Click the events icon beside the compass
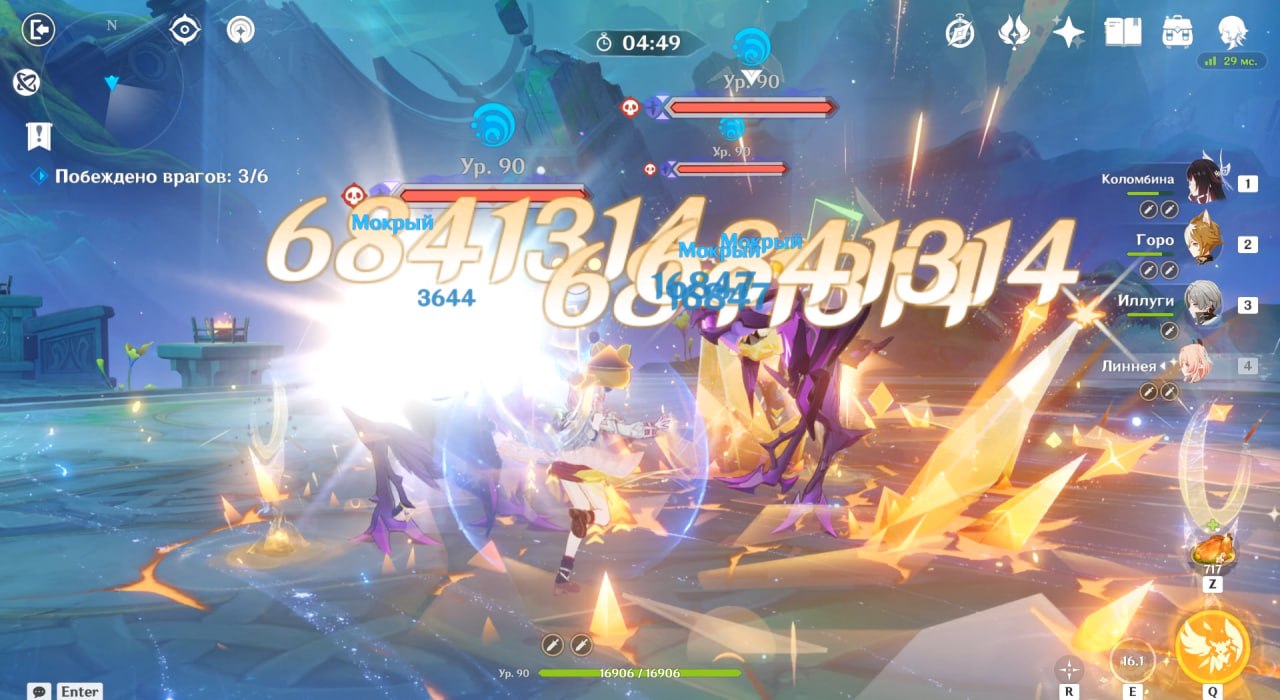The image size is (1280, 700). click(1014, 33)
